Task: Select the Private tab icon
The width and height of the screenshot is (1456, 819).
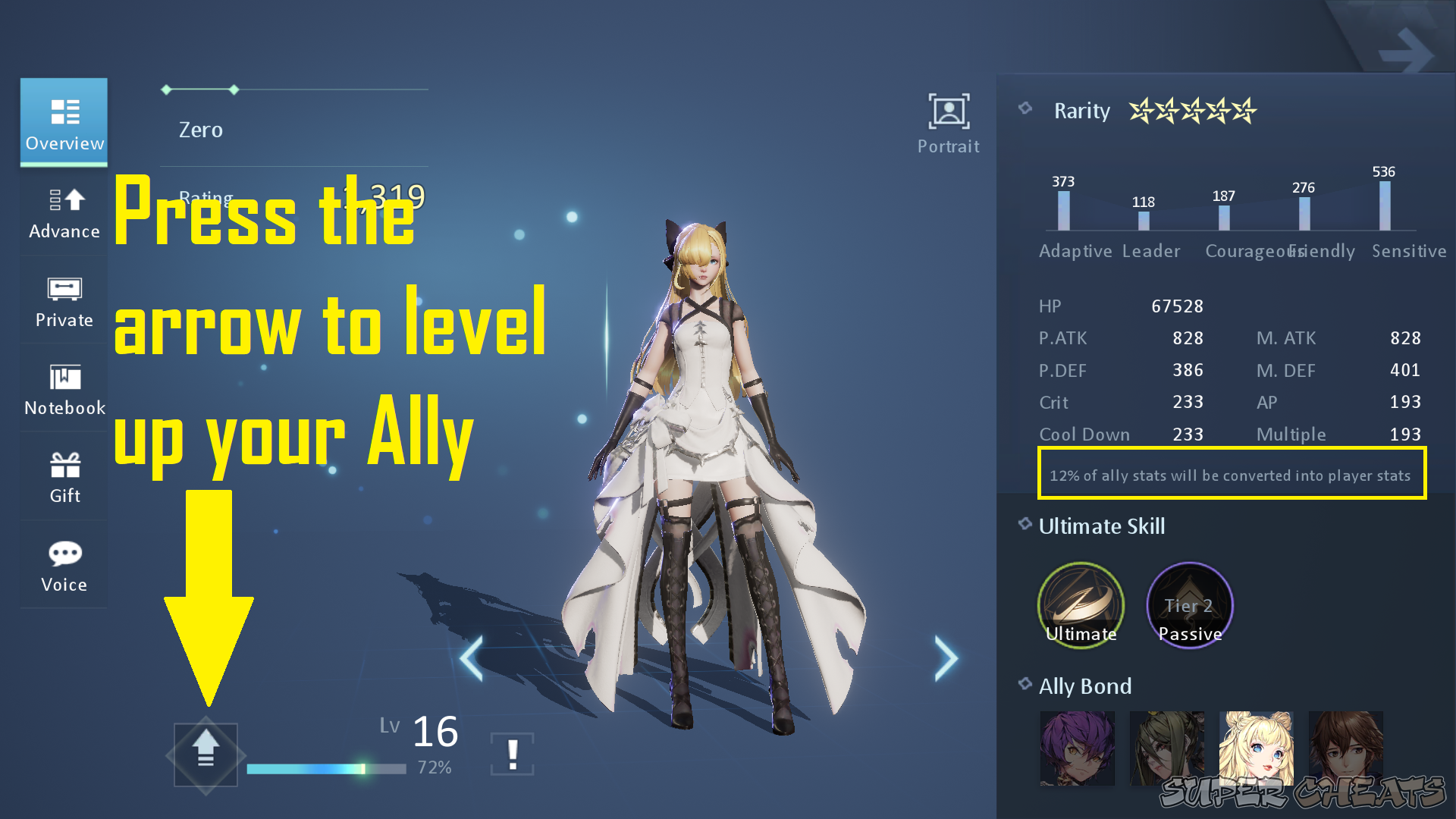Action: [x=64, y=301]
